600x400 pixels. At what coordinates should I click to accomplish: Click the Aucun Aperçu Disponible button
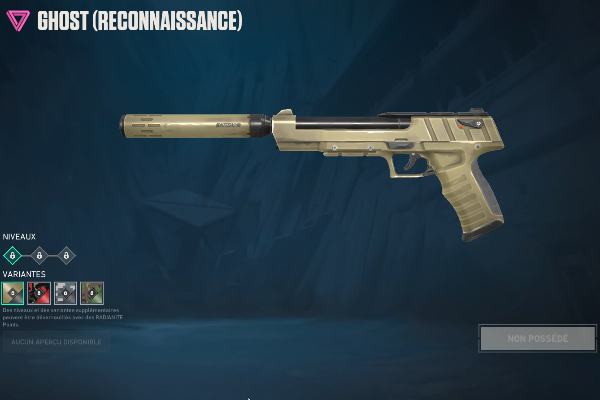(x=56, y=342)
